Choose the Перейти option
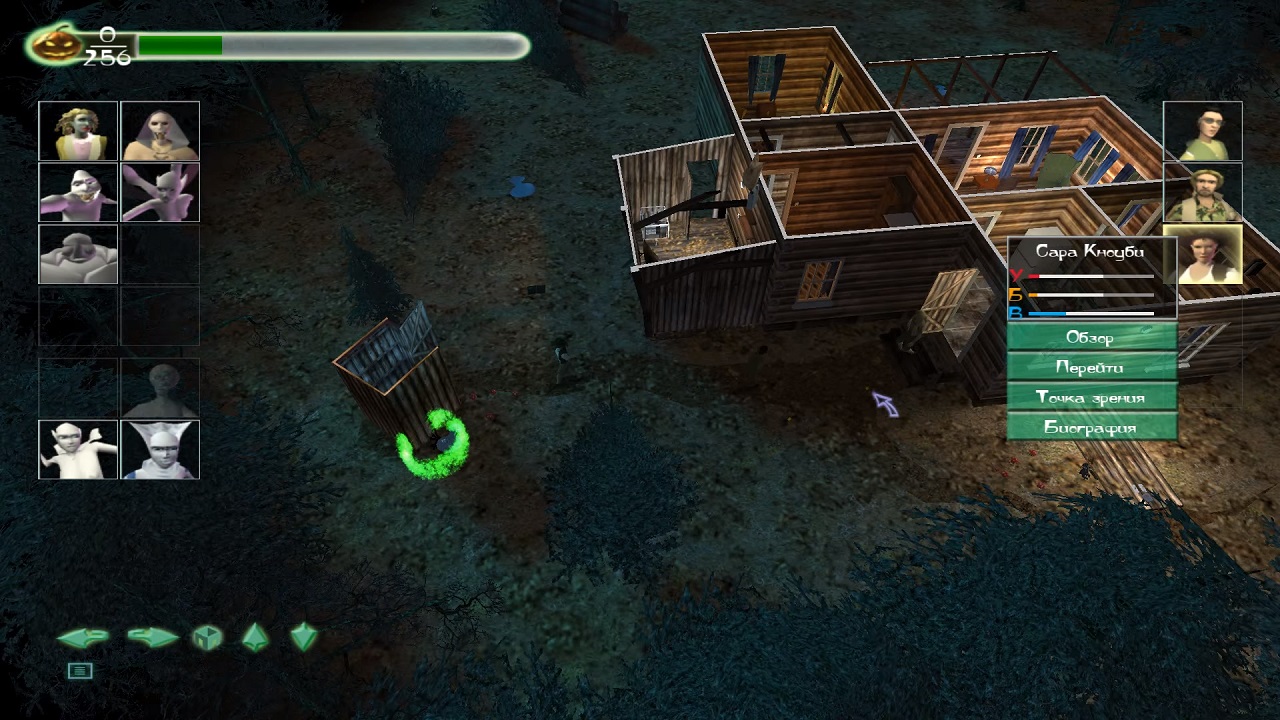Image resolution: width=1280 pixels, height=720 pixels. (x=1091, y=367)
